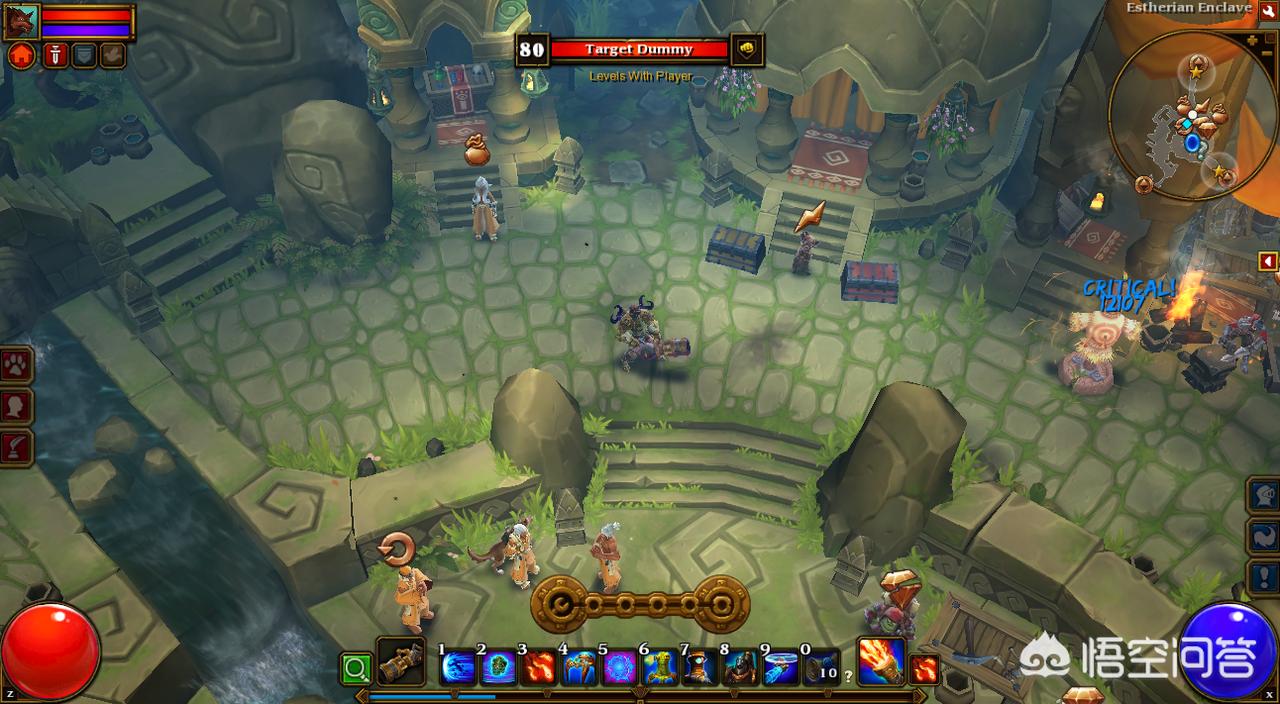Activate the red fire skill in slot 3

[540, 667]
